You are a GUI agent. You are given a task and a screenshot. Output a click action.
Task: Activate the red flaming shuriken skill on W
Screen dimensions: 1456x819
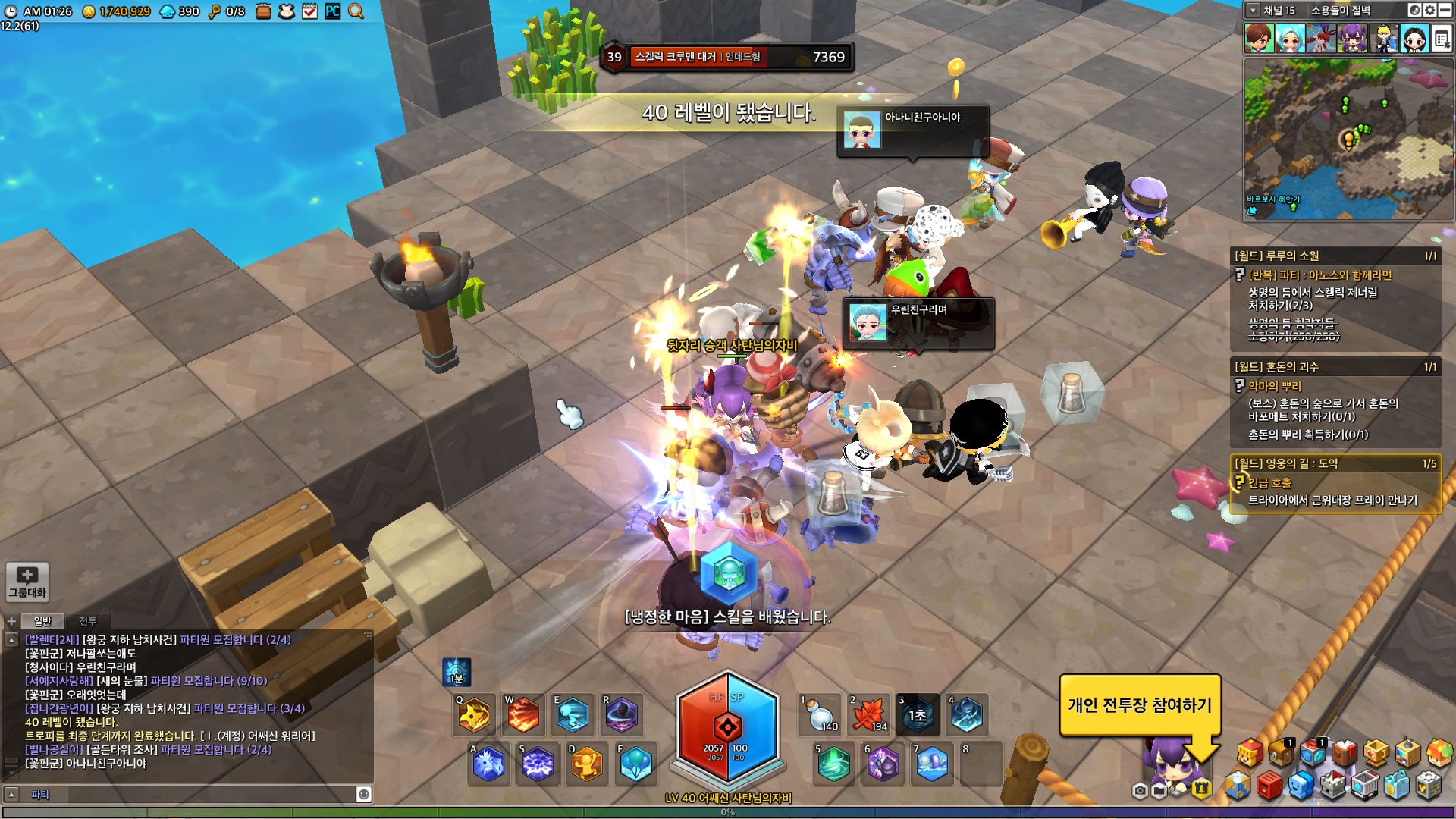tap(523, 714)
